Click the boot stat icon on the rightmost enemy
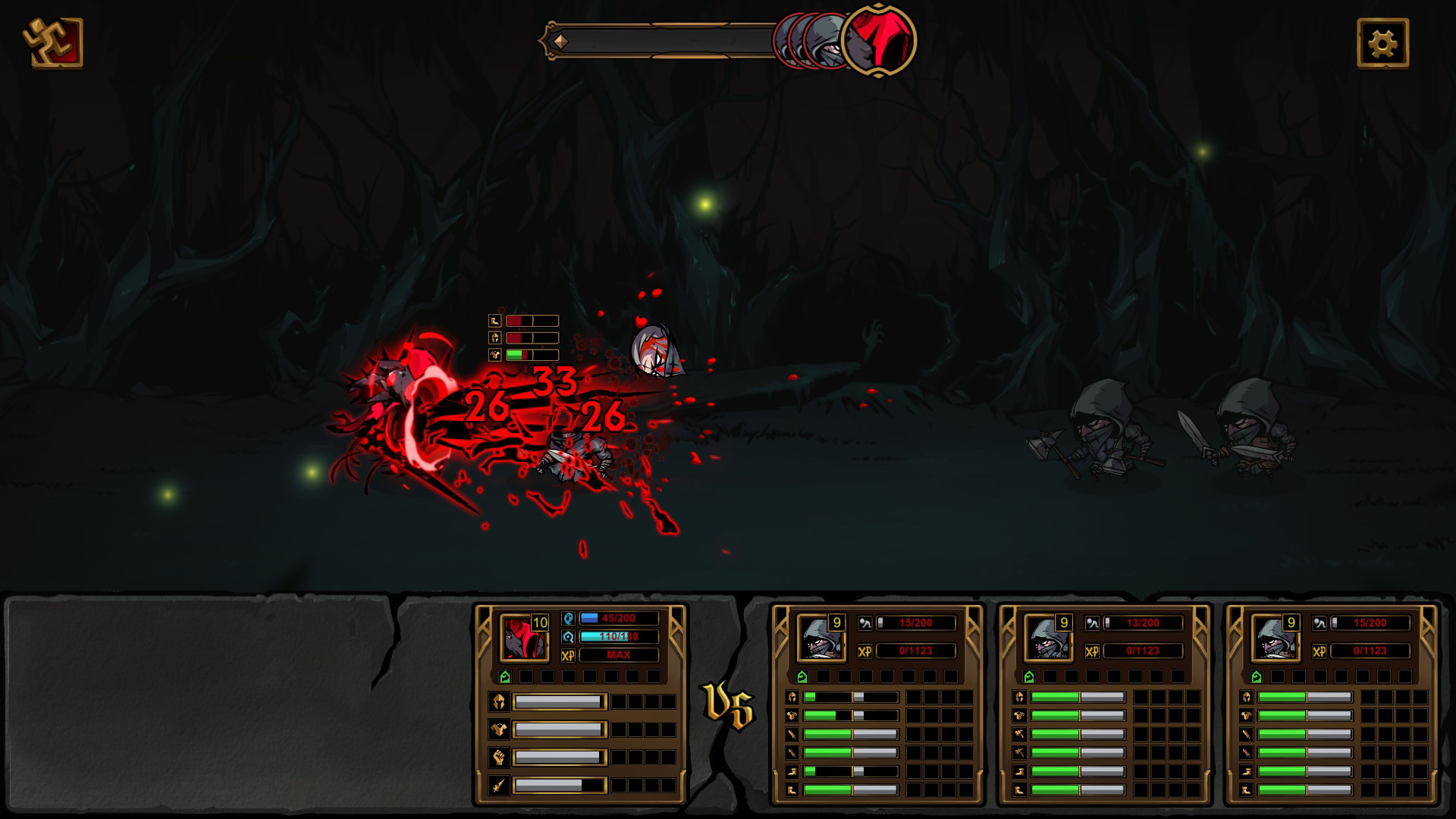 [1247, 770]
